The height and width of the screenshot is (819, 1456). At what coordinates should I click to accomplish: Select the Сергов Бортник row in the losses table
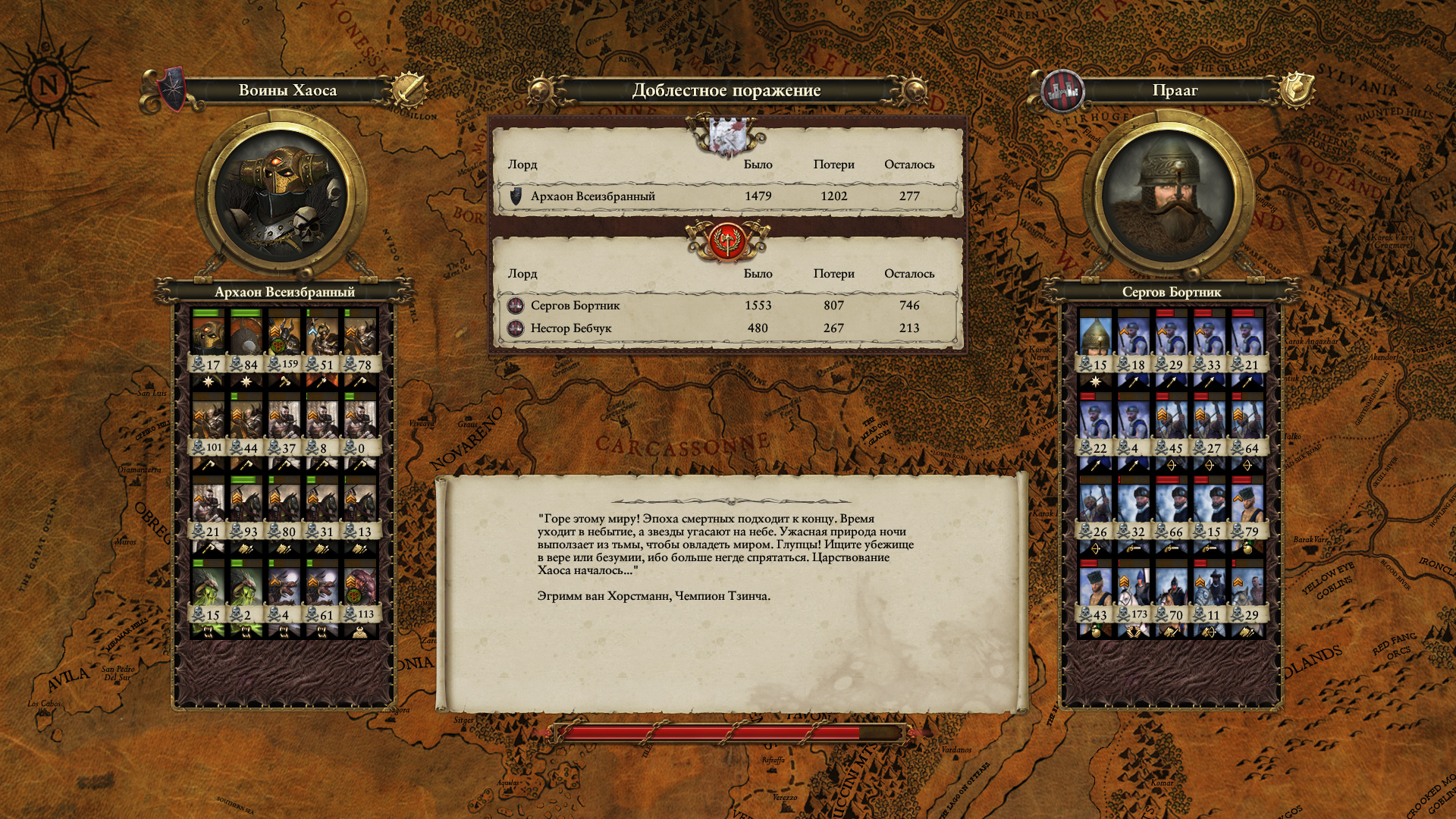coord(726,306)
